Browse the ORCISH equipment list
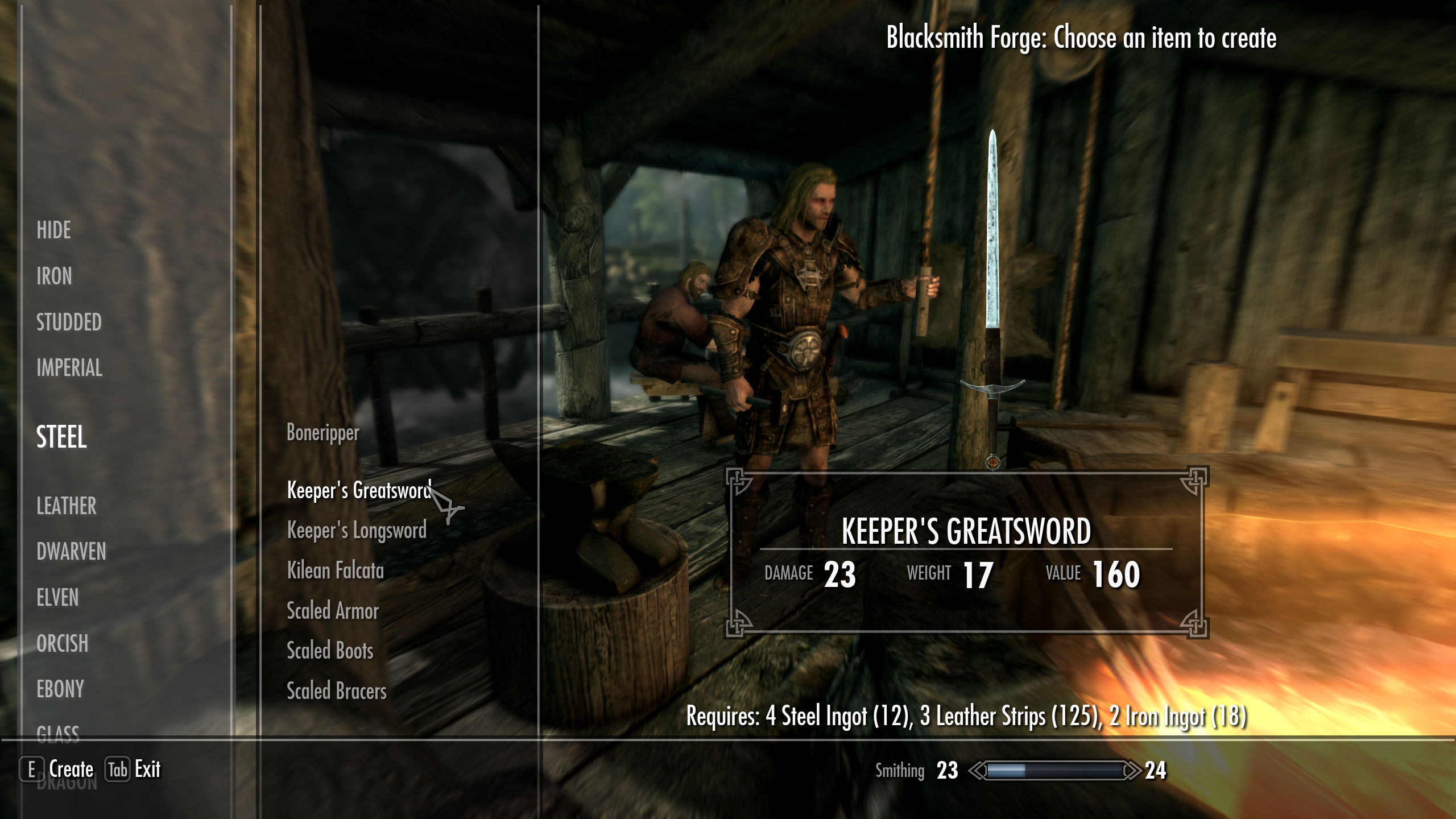 (61, 644)
